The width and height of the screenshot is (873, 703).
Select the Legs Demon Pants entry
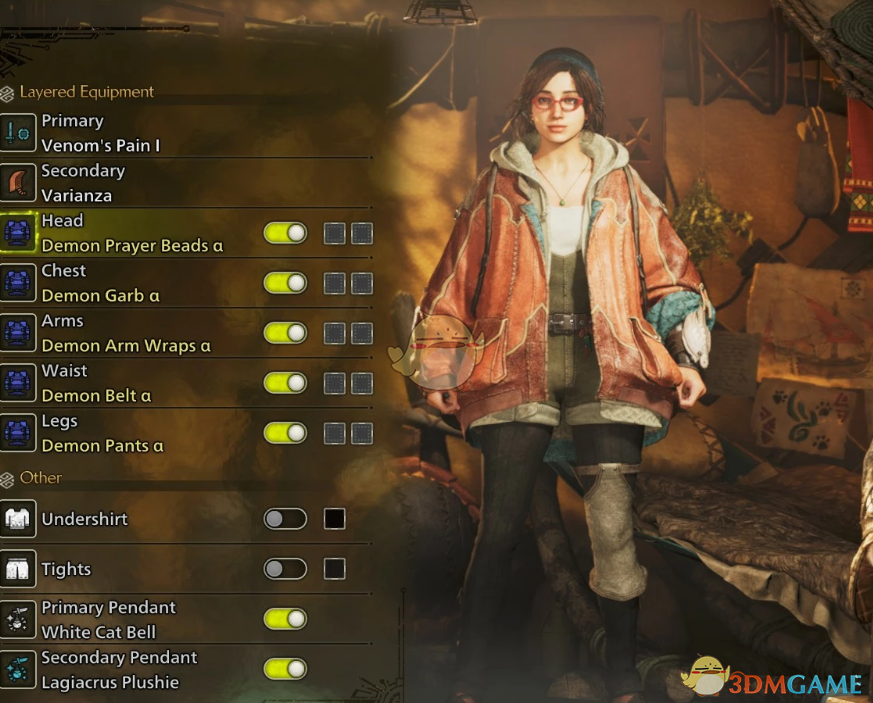[102, 433]
